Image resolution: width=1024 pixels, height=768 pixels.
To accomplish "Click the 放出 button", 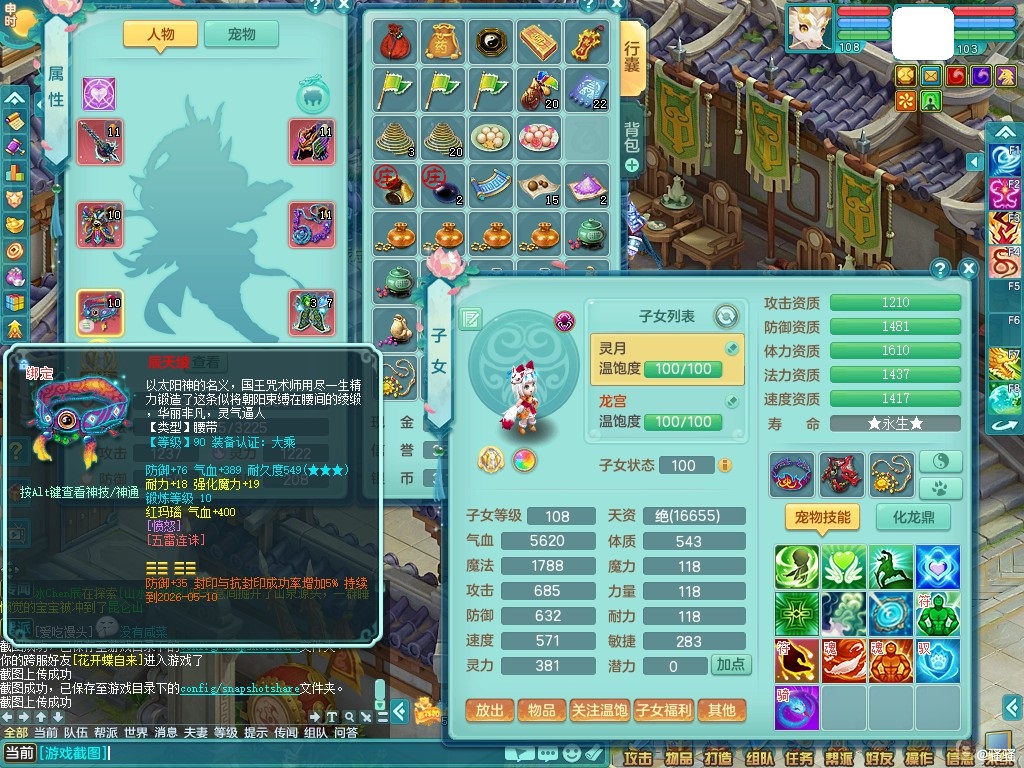I will [490, 710].
